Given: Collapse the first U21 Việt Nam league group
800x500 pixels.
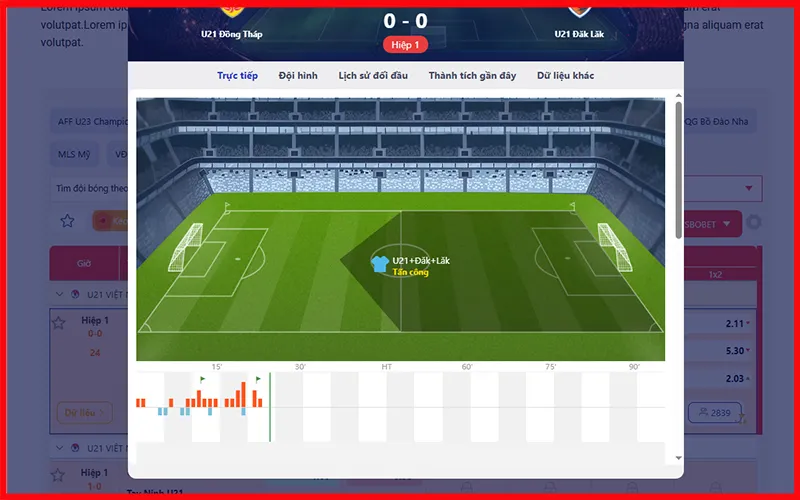Looking at the screenshot, I should point(60,294).
